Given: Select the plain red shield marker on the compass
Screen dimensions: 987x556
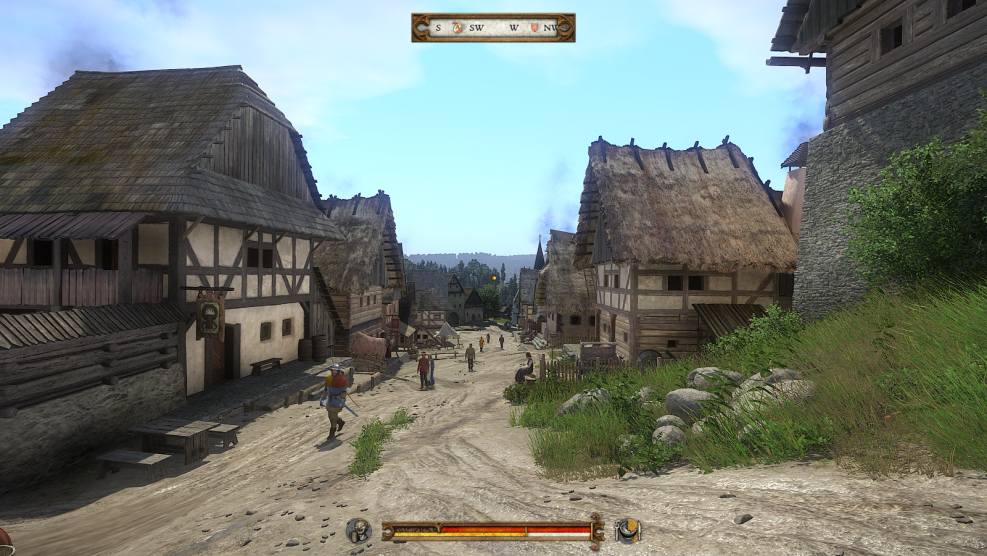Looking at the screenshot, I should coord(534,27).
